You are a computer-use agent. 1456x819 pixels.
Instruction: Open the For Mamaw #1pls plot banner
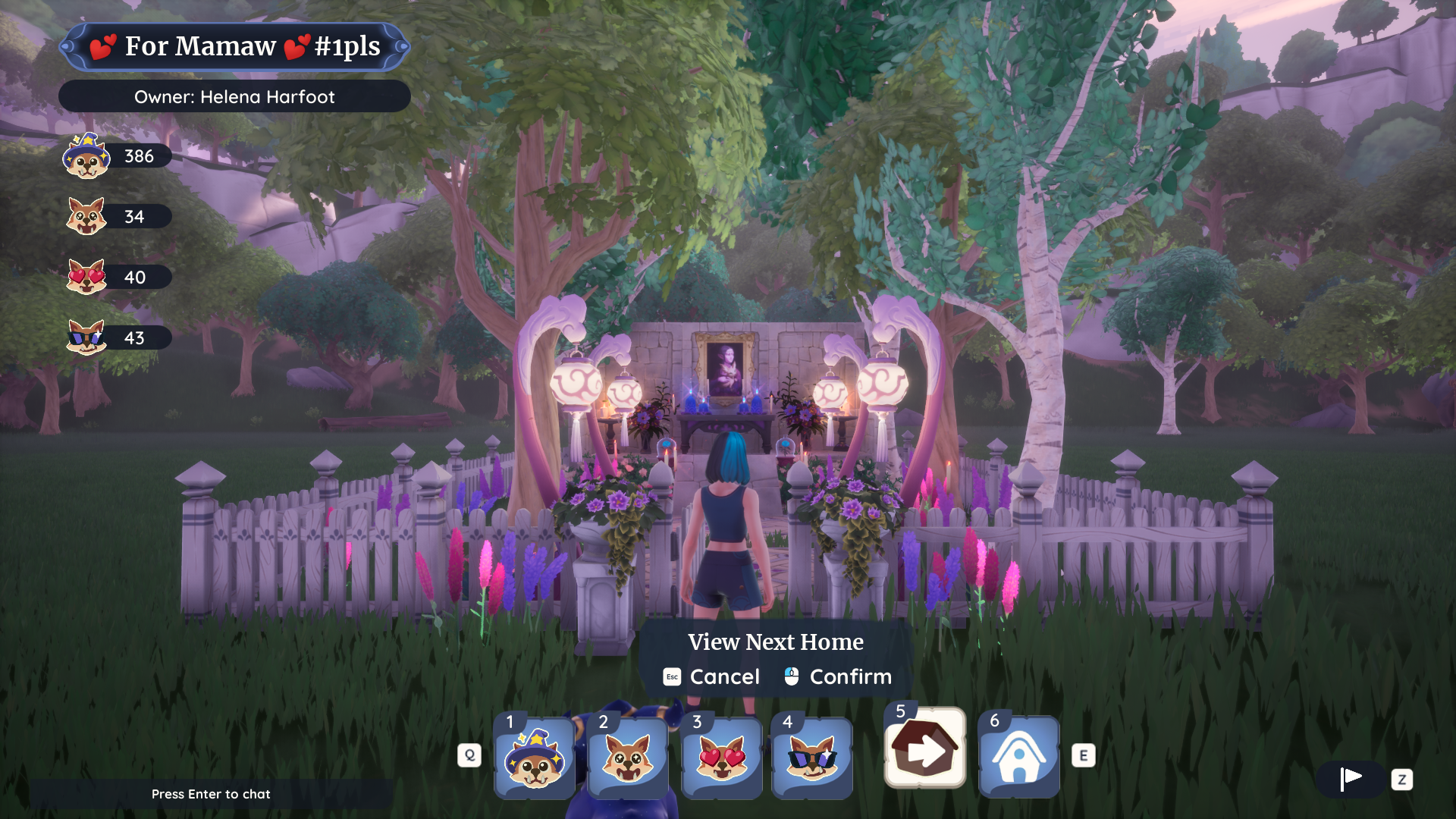coord(234,46)
